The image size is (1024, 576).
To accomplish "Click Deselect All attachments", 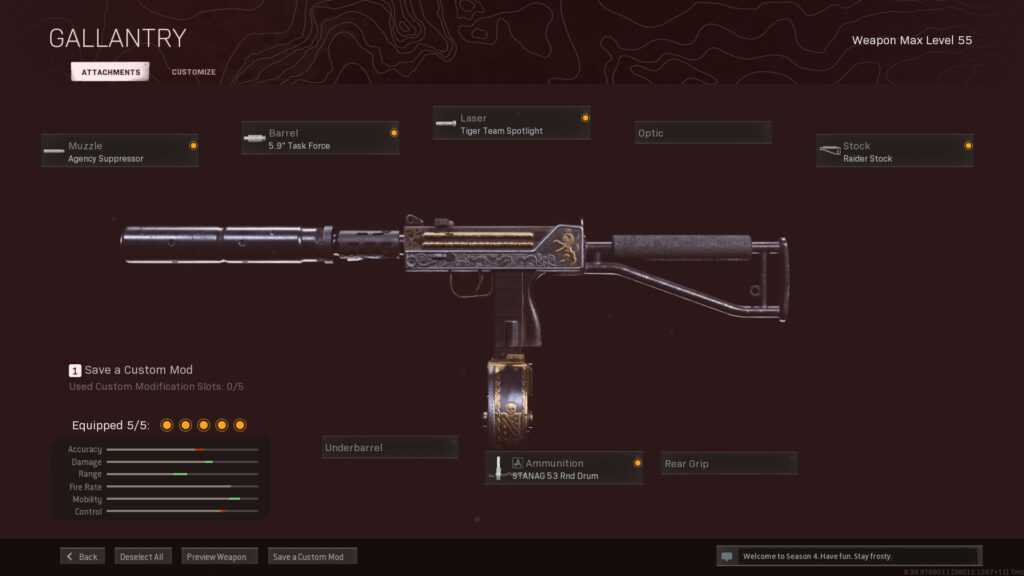I will [143, 556].
